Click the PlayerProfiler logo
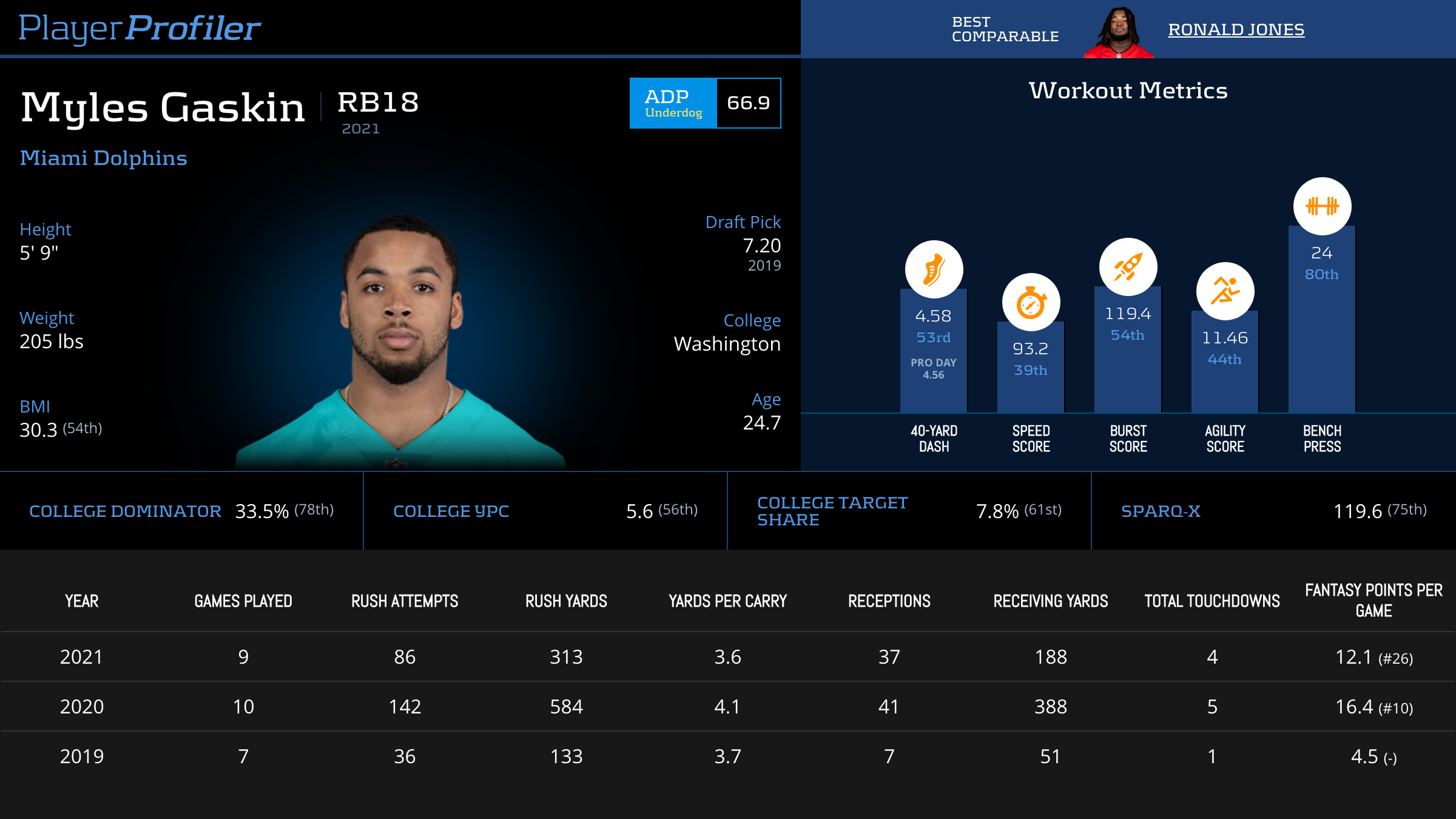The width and height of the screenshot is (1456, 819). [x=140, y=28]
